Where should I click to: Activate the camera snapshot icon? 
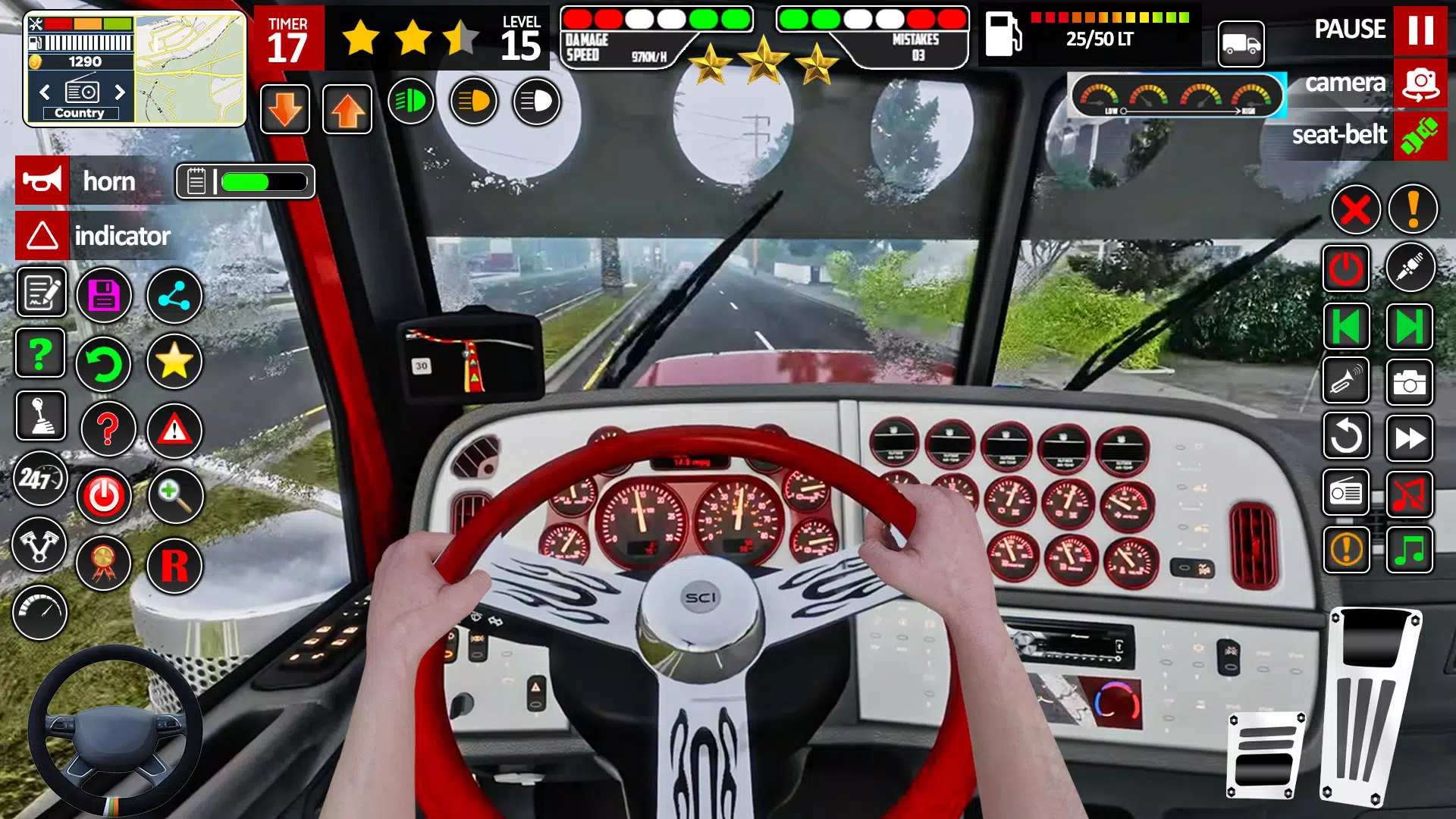pyautogui.click(x=1409, y=383)
